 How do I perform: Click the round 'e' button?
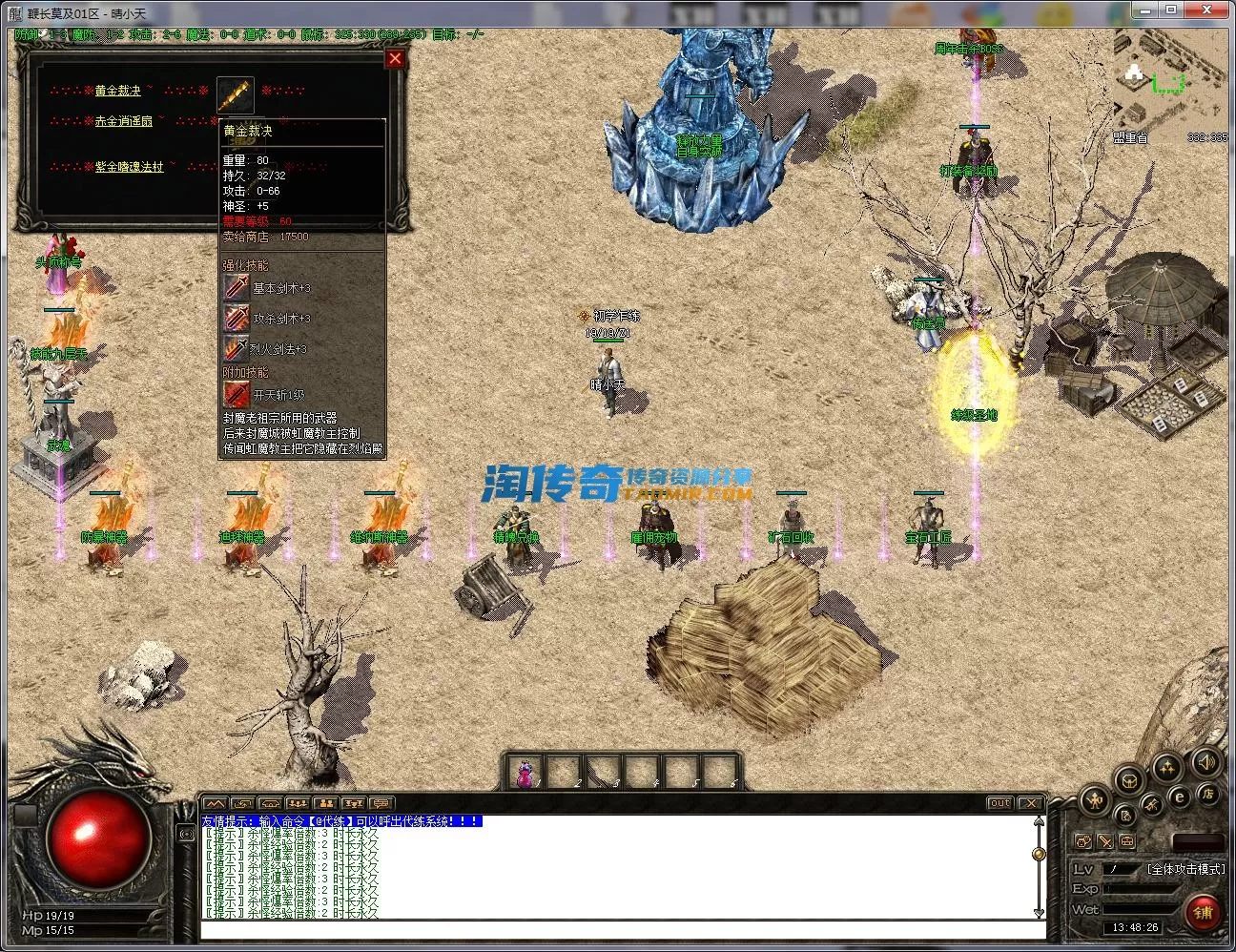(x=1180, y=797)
